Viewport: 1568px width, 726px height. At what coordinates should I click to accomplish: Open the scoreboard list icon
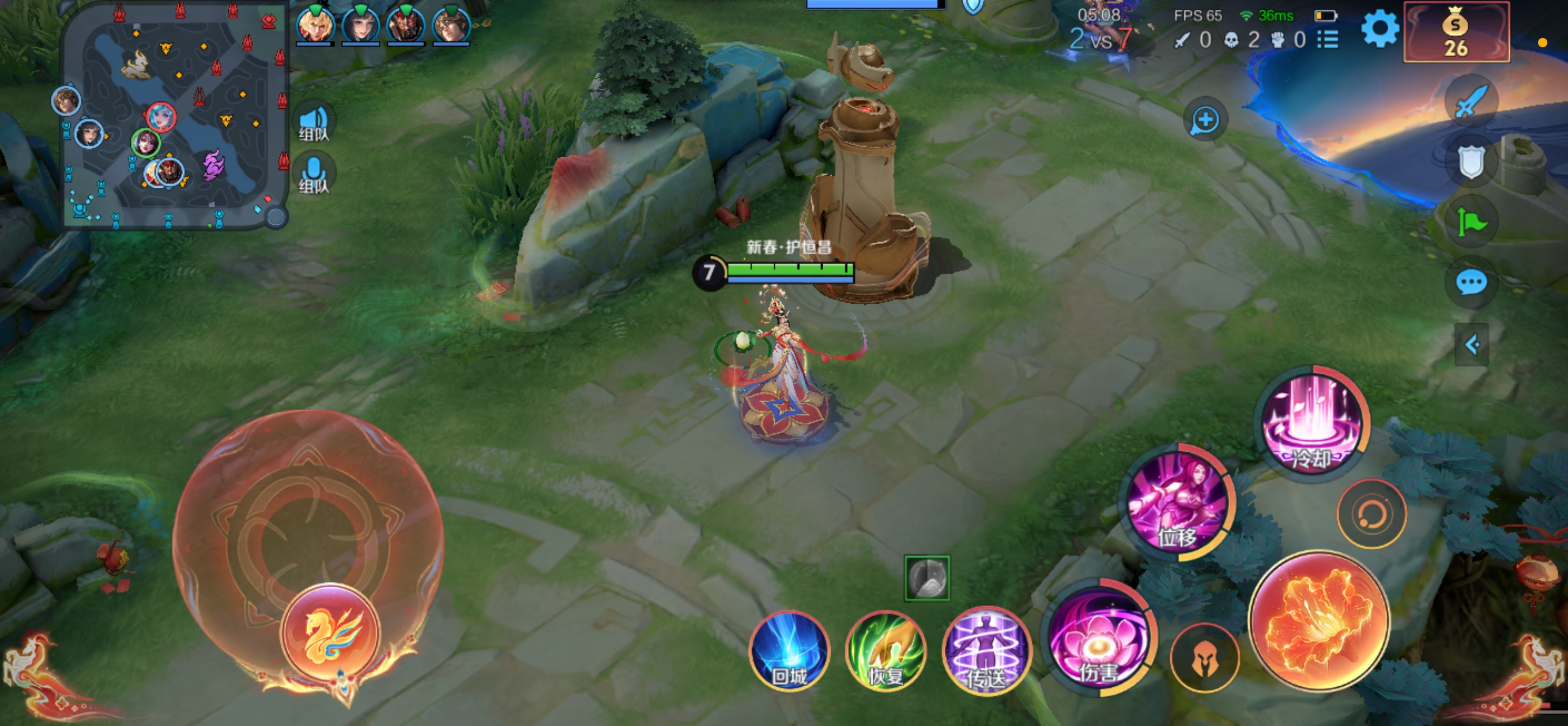(1328, 40)
